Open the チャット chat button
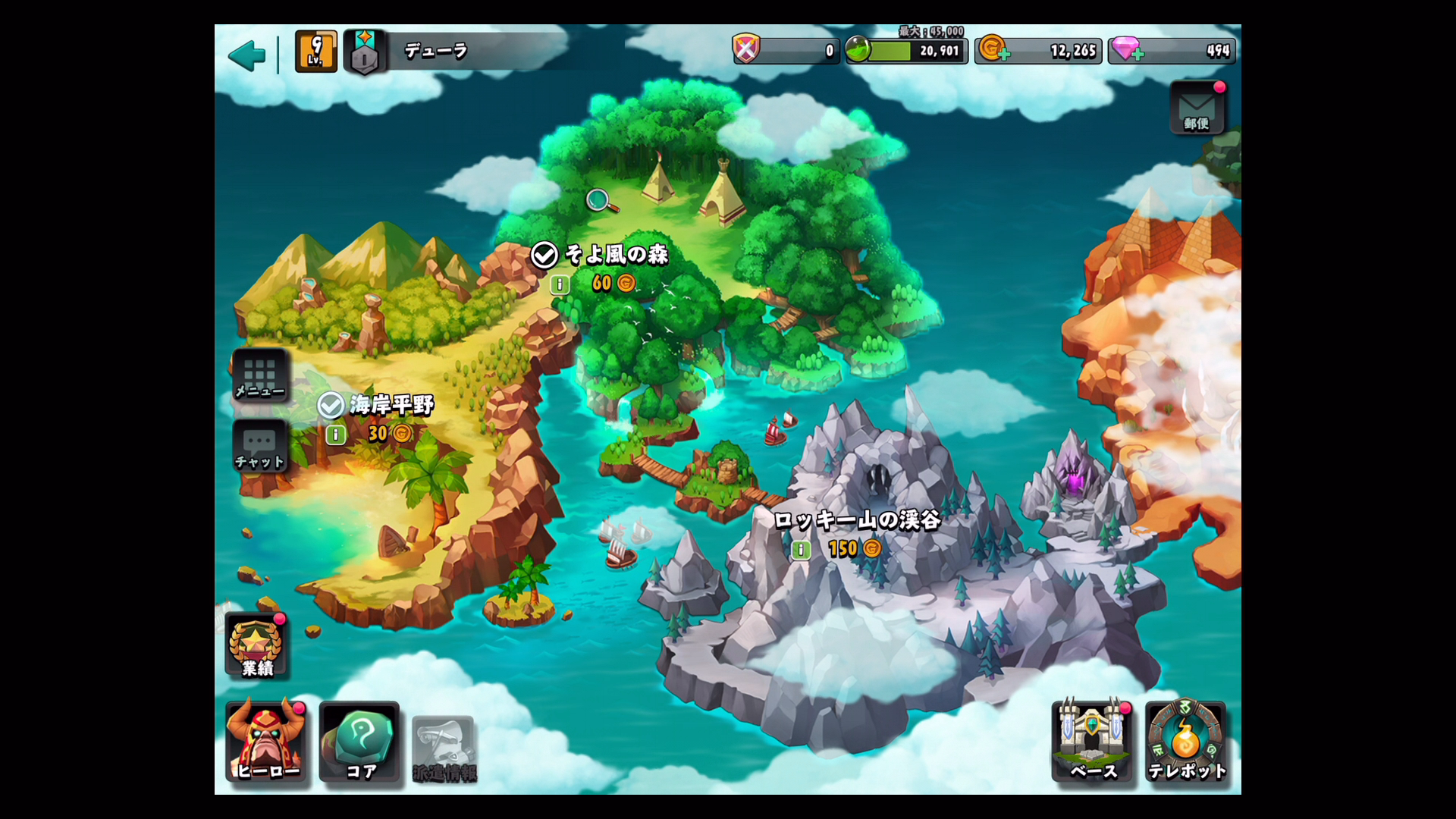The image size is (1456, 819). click(x=259, y=447)
